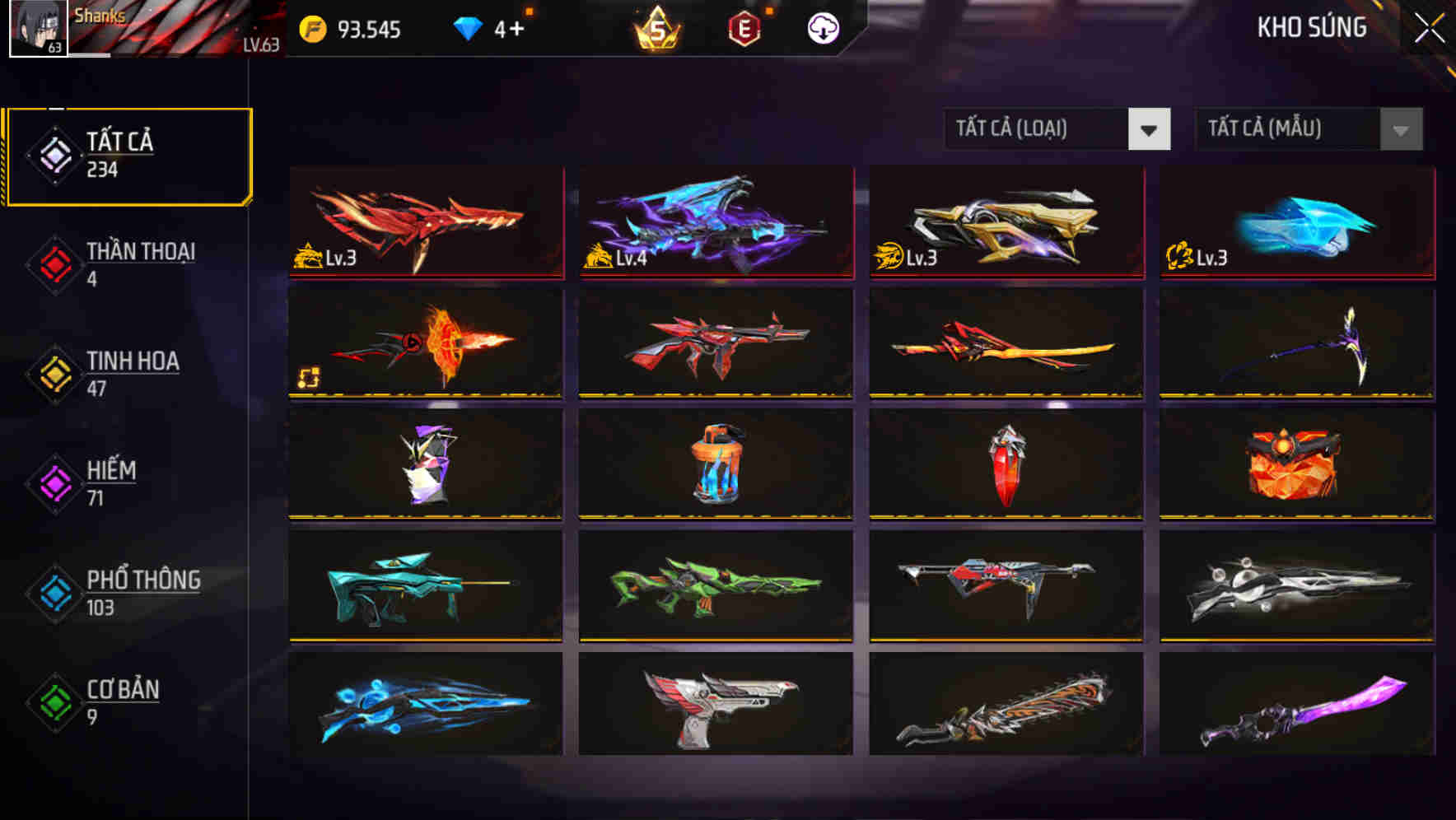Open the KHO SÚNG header title
Screen dimensions: 1456x820
point(1311,28)
